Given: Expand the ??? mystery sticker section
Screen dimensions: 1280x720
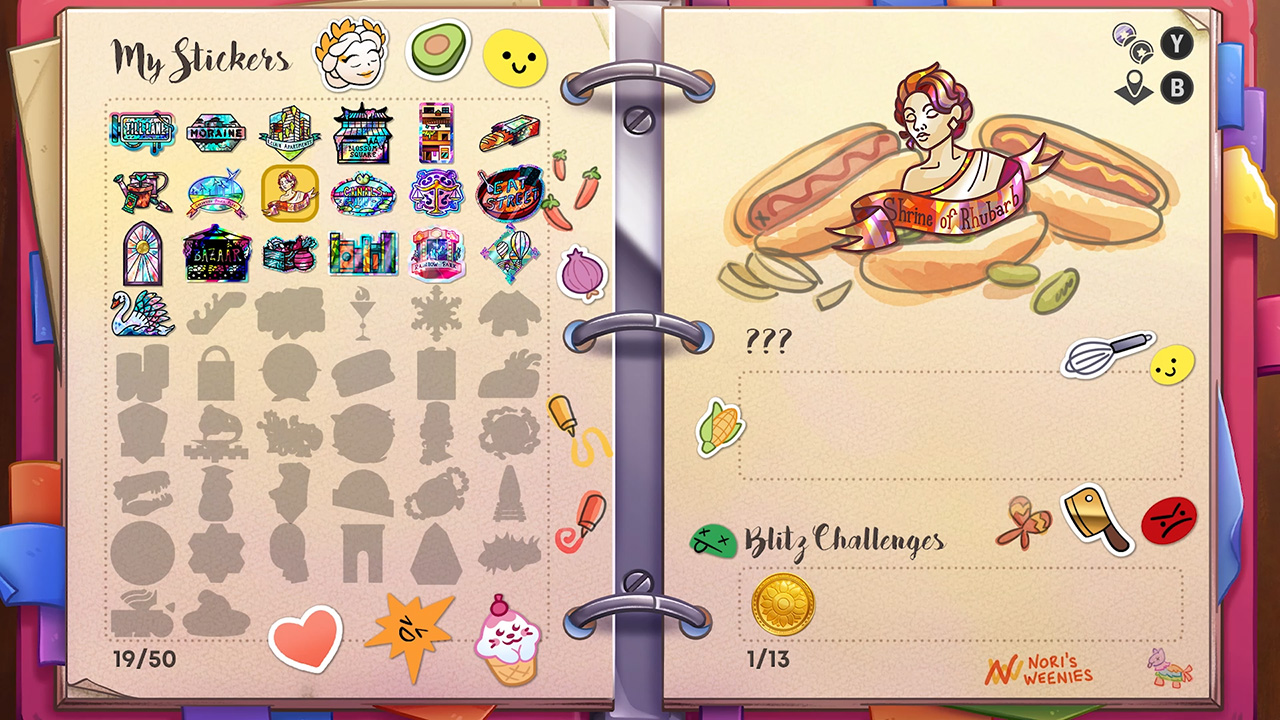Looking at the screenshot, I should click(769, 341).
